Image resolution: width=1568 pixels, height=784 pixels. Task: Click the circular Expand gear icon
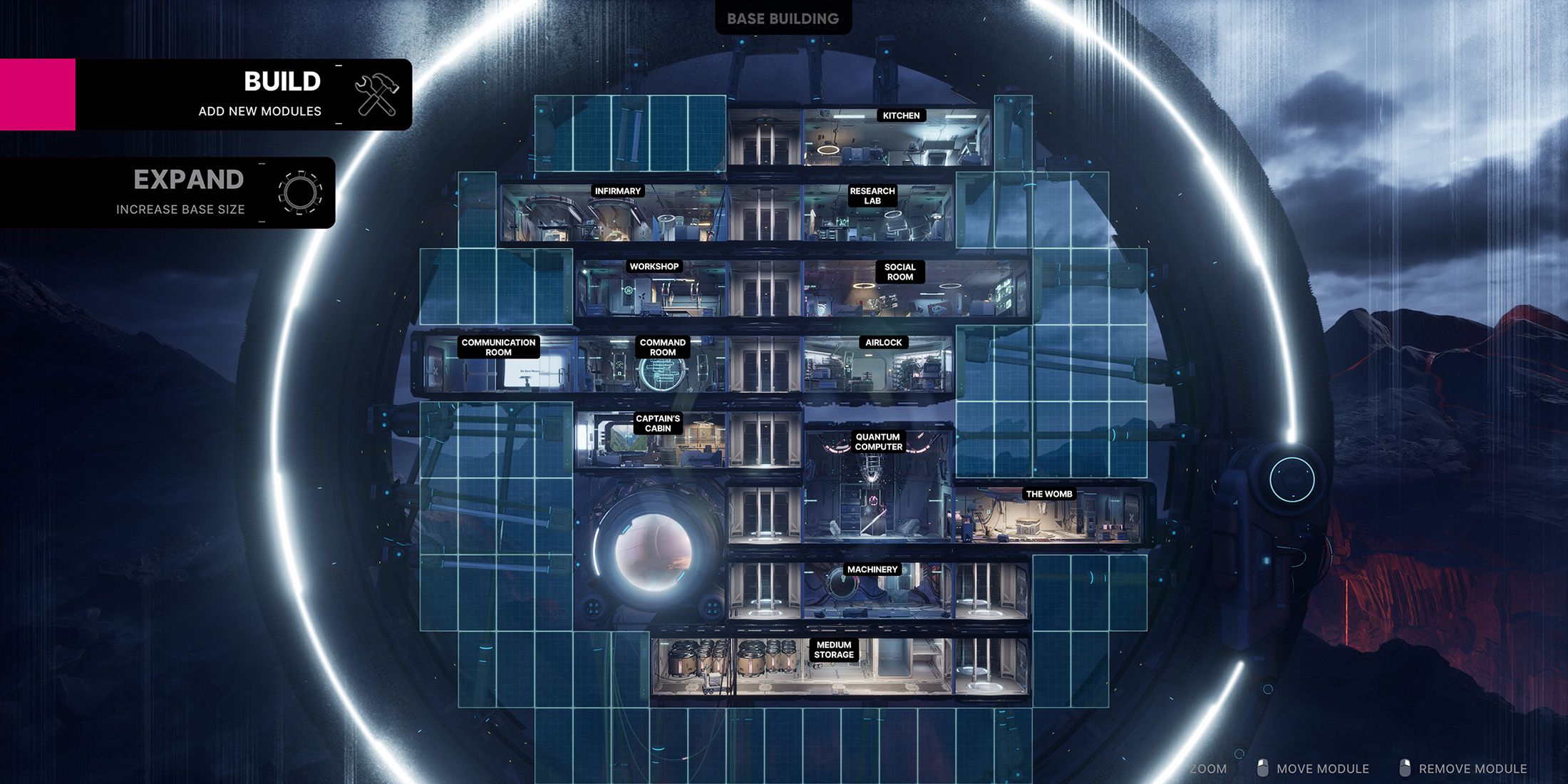tap(300, 192)
